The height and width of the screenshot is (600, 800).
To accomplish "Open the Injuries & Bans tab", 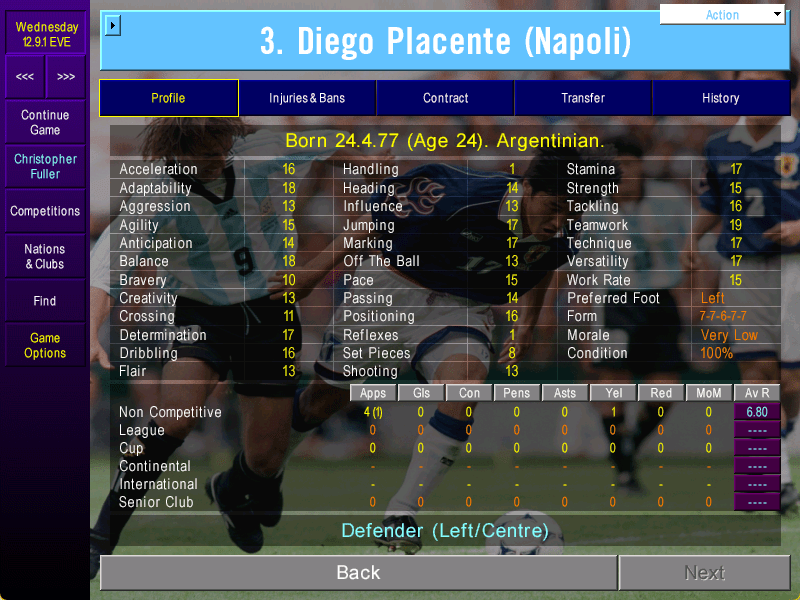I will point(307,98).
